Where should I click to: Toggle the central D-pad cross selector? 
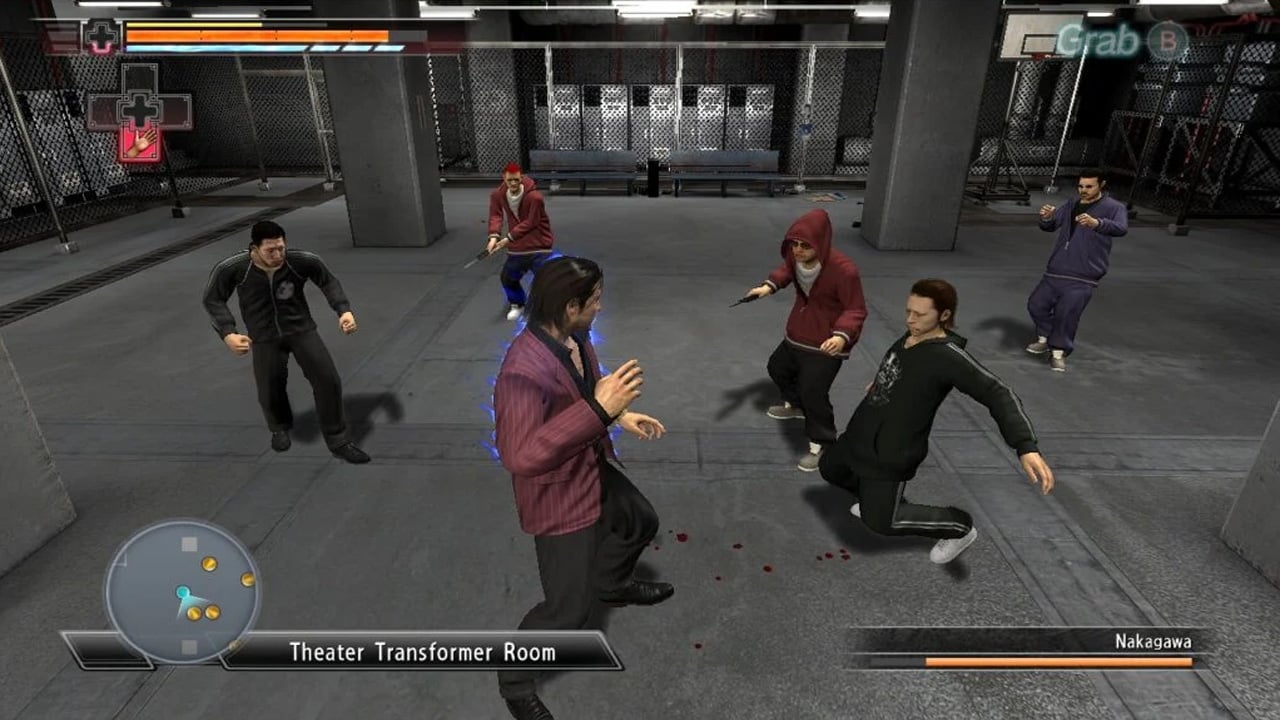click(140, 110)
